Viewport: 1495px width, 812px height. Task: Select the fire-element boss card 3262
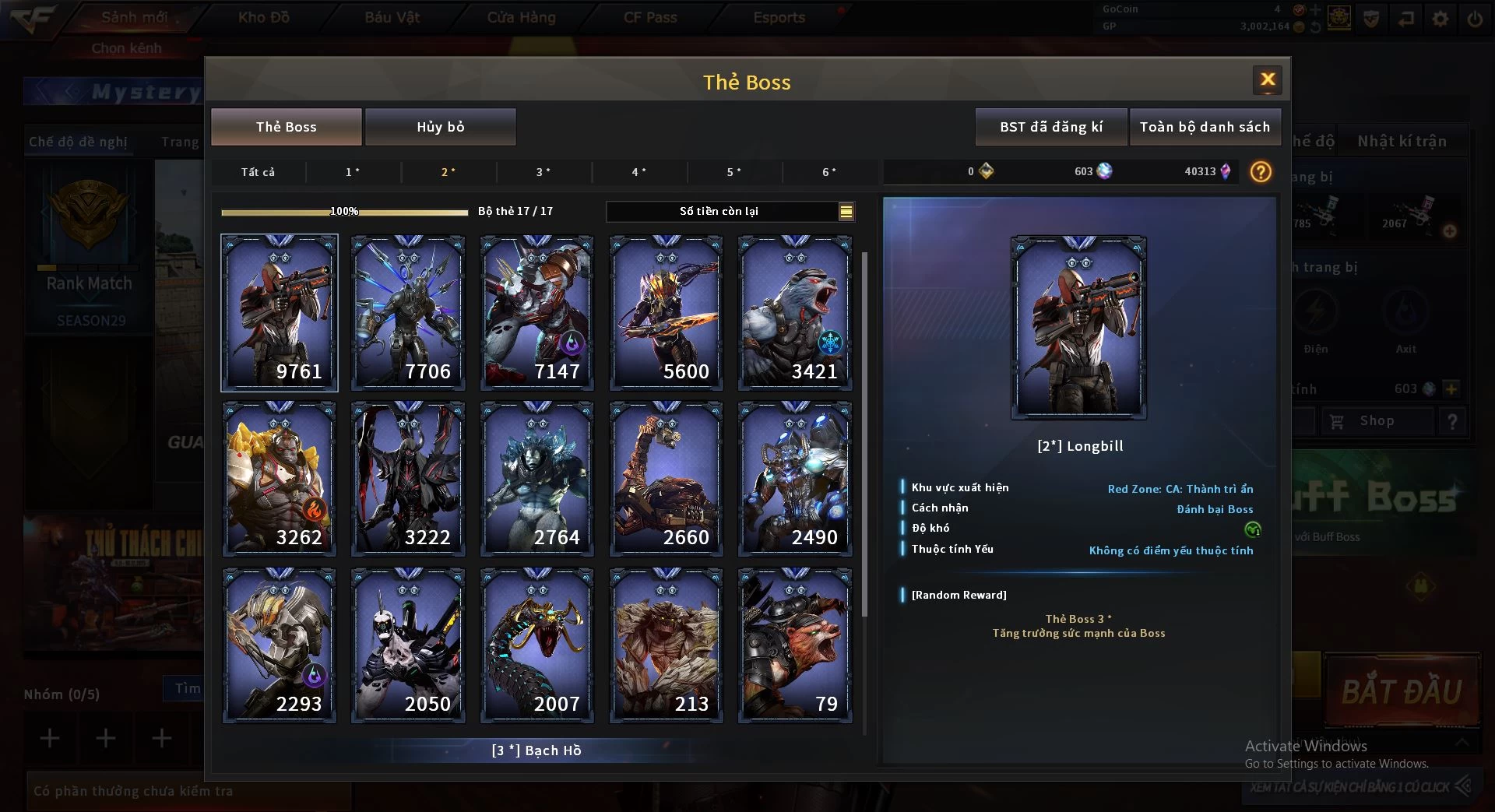click(x=280, y=479)
